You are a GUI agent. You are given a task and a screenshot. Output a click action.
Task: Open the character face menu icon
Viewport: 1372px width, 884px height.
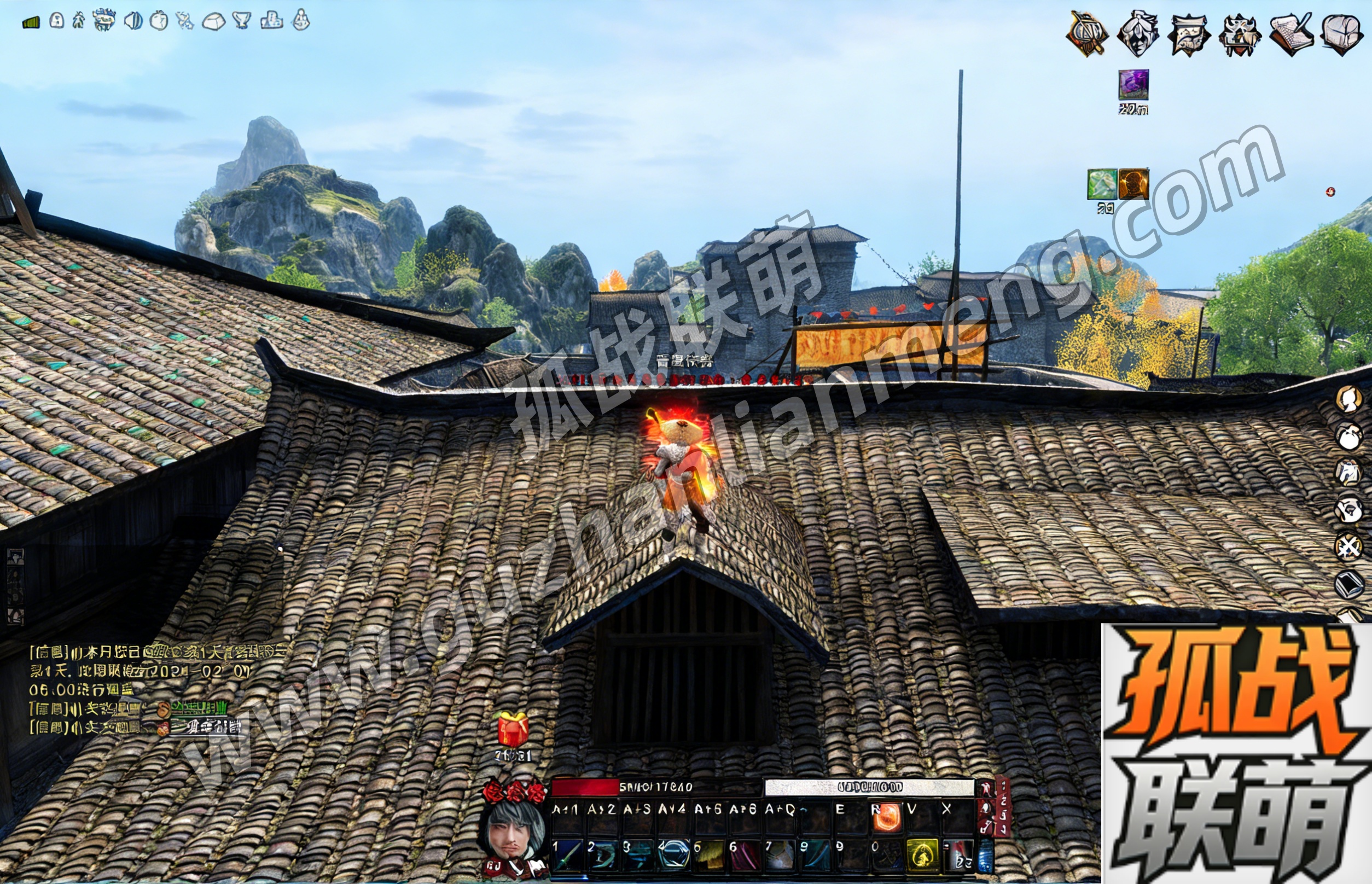click(x=1137, y=34)
